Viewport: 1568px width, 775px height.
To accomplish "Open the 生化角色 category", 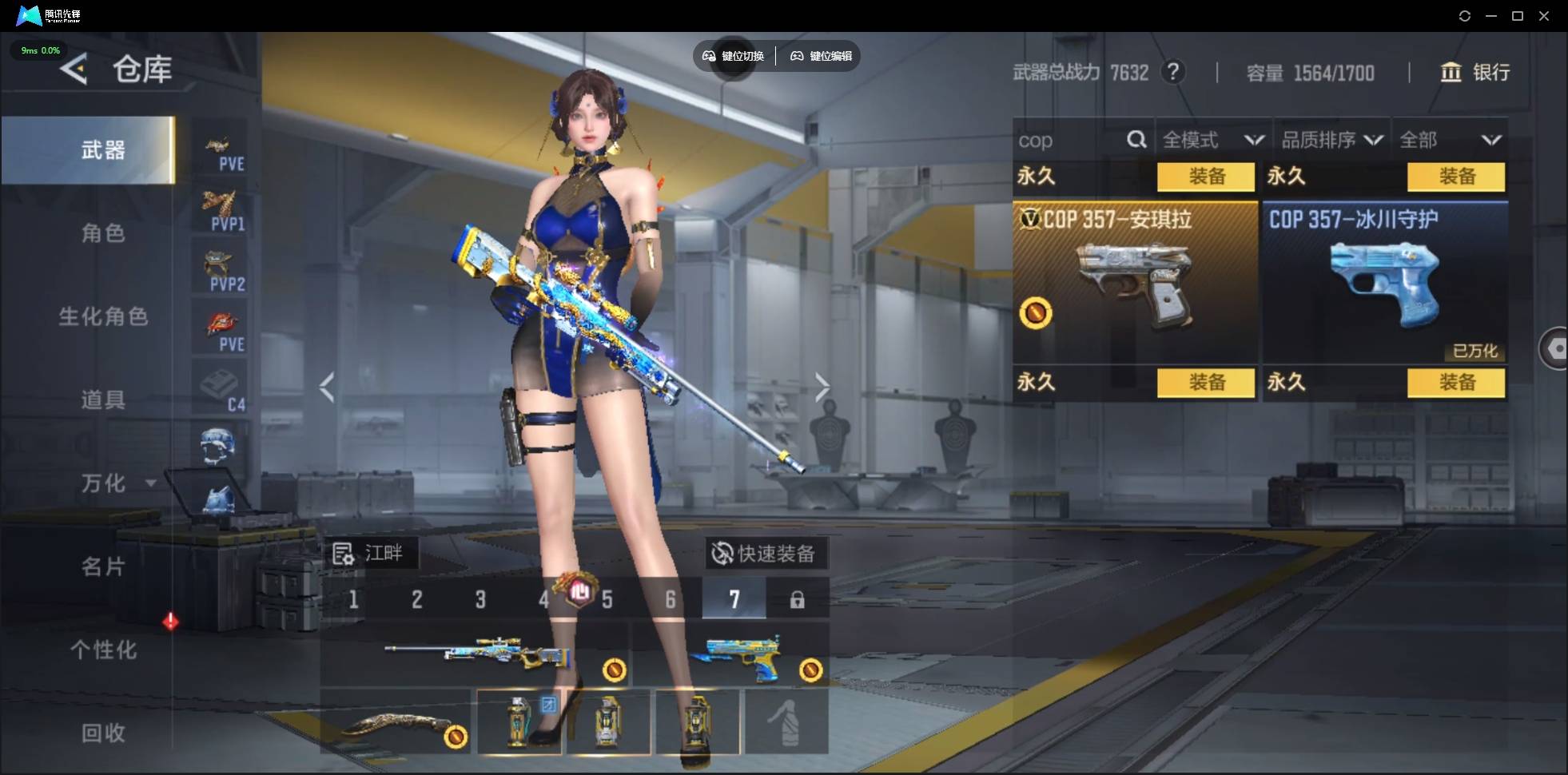I will click(103, 316).
